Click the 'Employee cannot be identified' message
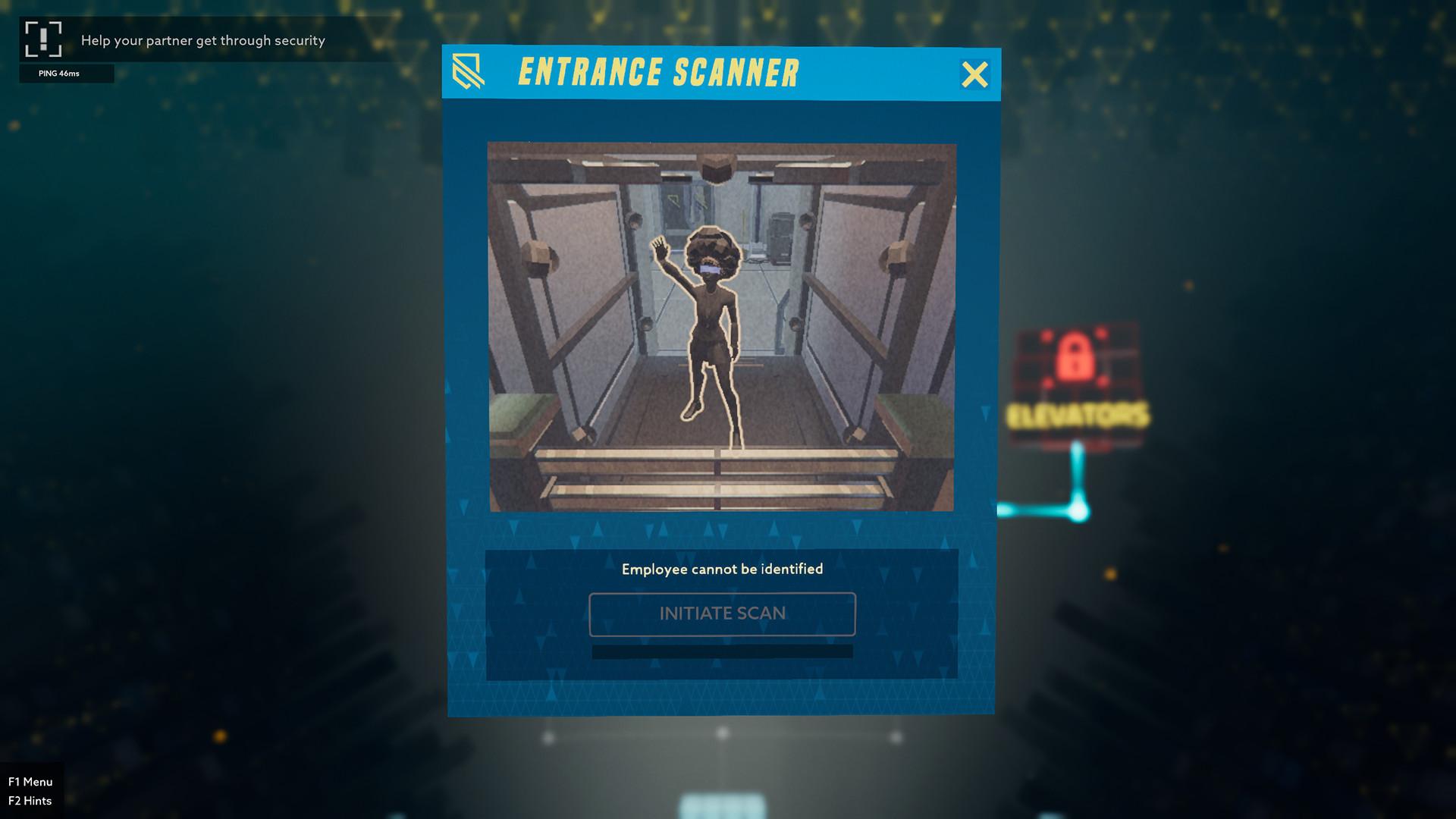 click(x=722, y=568)
